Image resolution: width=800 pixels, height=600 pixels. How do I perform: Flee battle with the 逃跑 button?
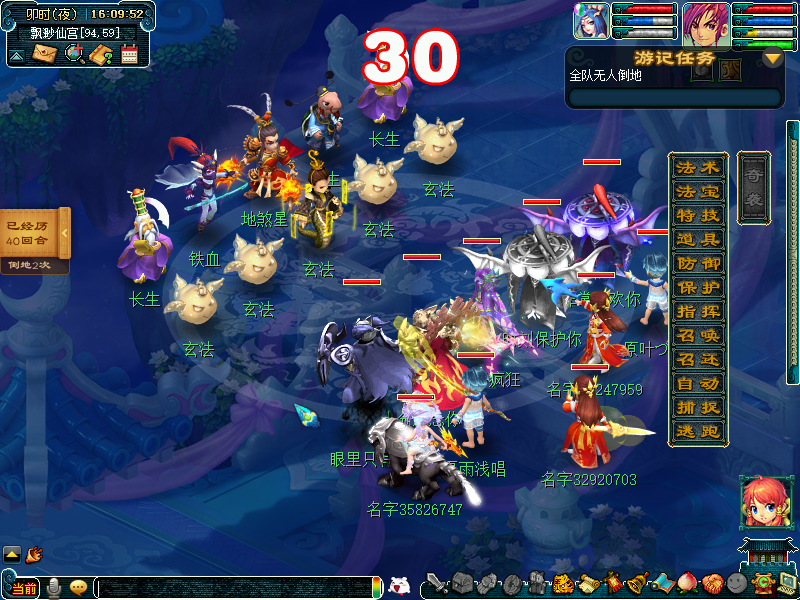pyautogui.click(x=697, y=431)
